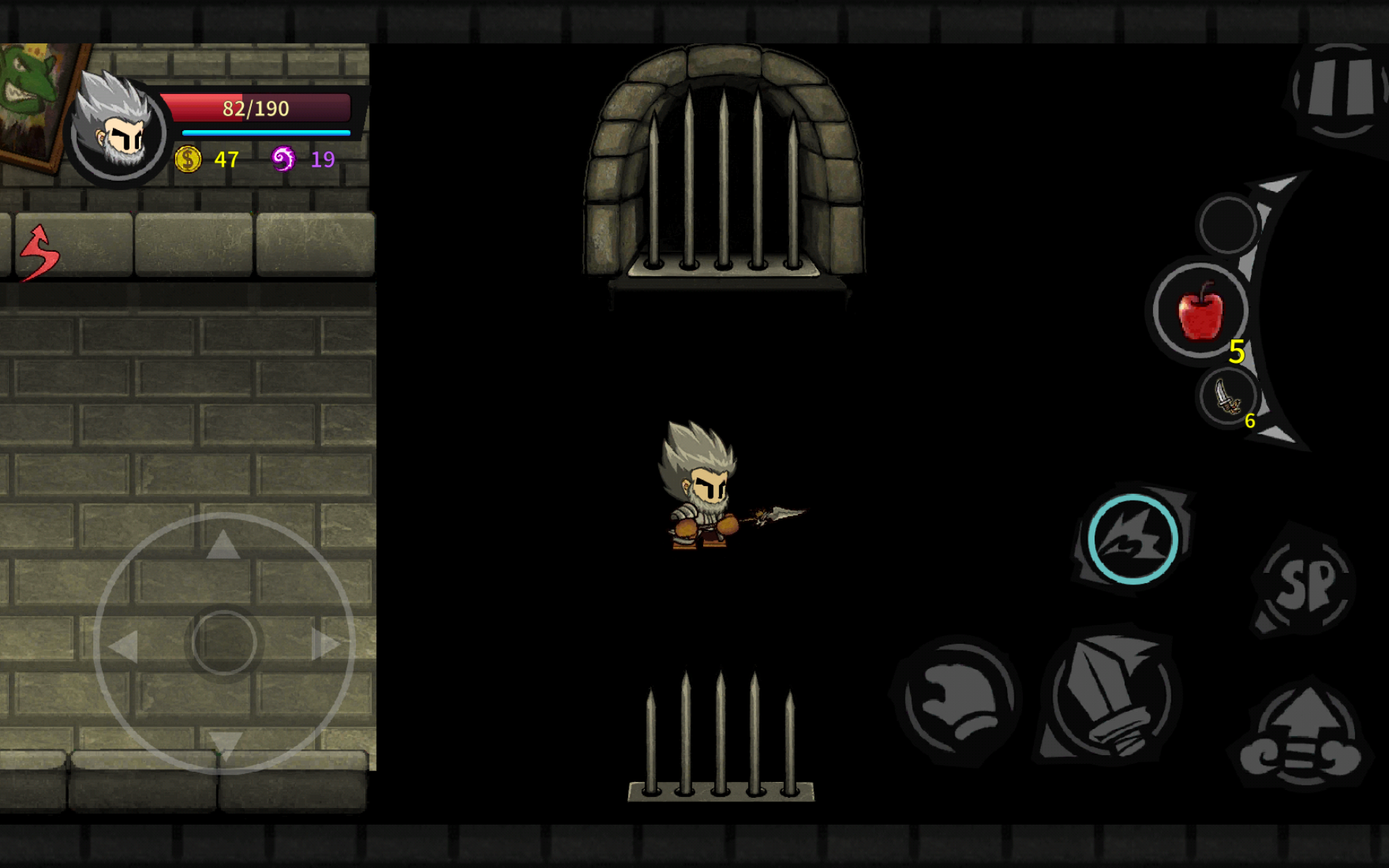This screenshot has width=1389, height=868.
Task: Tap the virtual joystick's right arrow
Action: pyautogui.click(x=326, y=644)
